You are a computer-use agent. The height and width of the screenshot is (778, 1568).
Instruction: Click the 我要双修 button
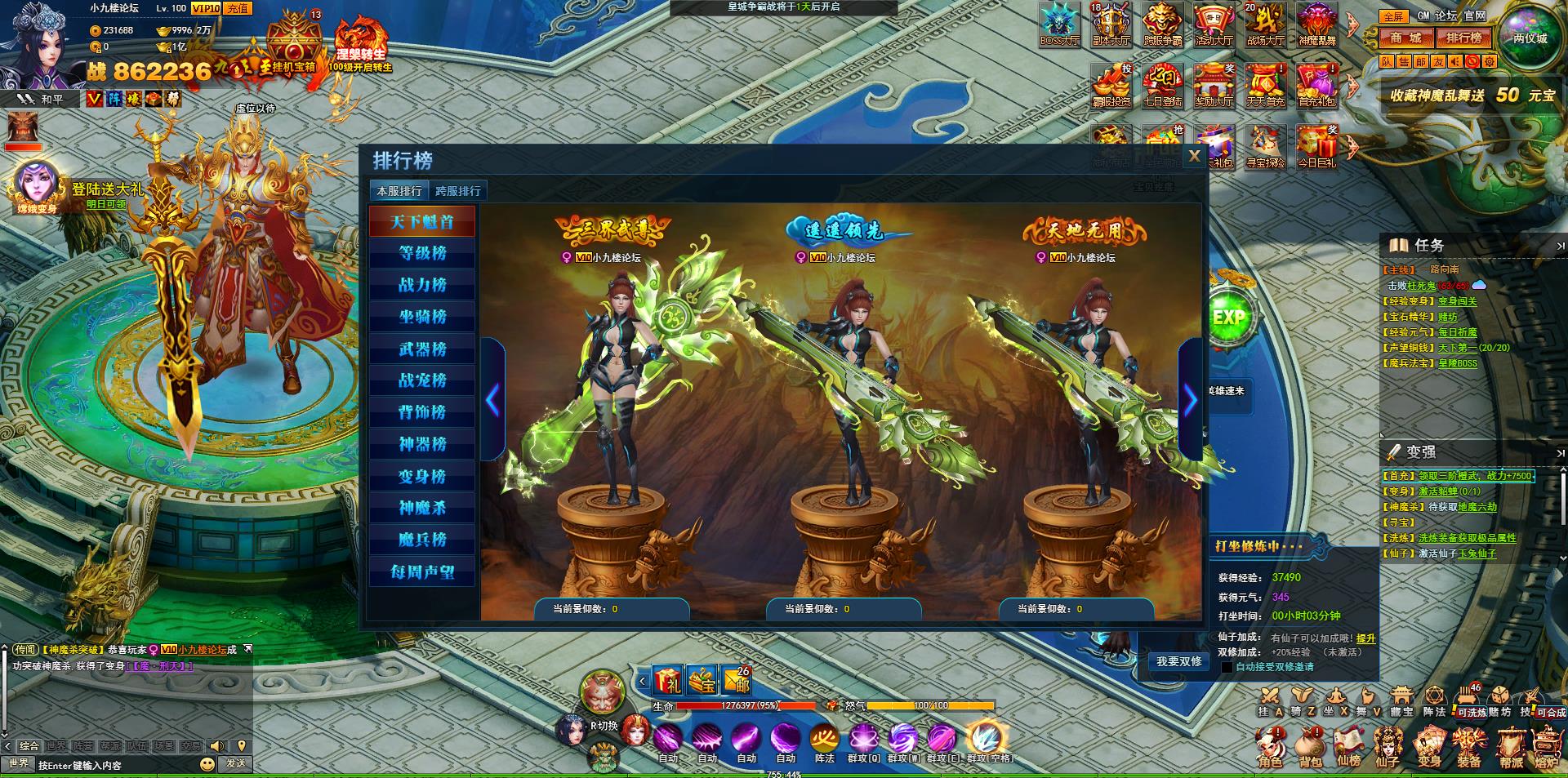pos(1178,661)
